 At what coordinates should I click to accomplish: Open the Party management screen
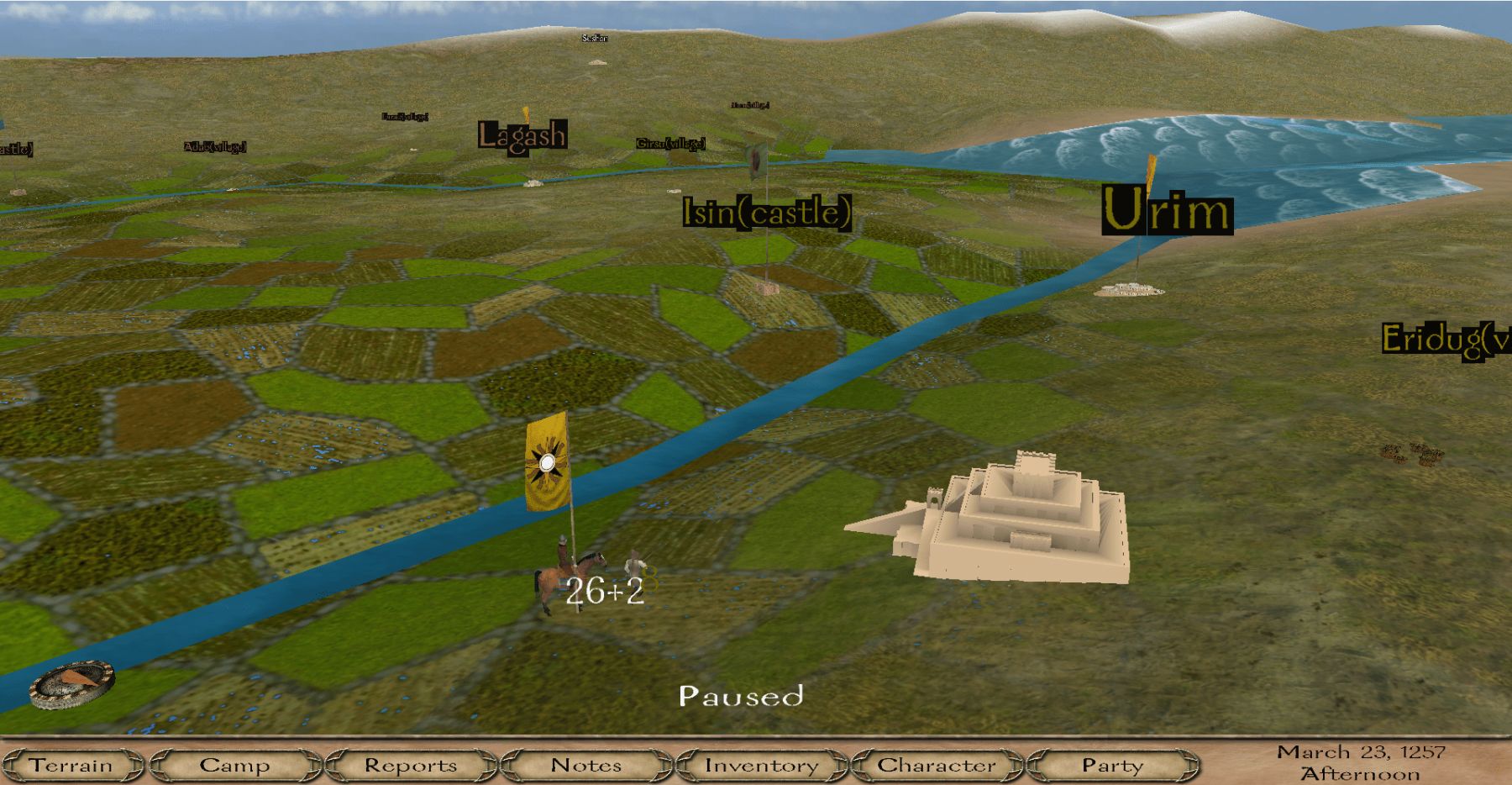coord(1112,765)
